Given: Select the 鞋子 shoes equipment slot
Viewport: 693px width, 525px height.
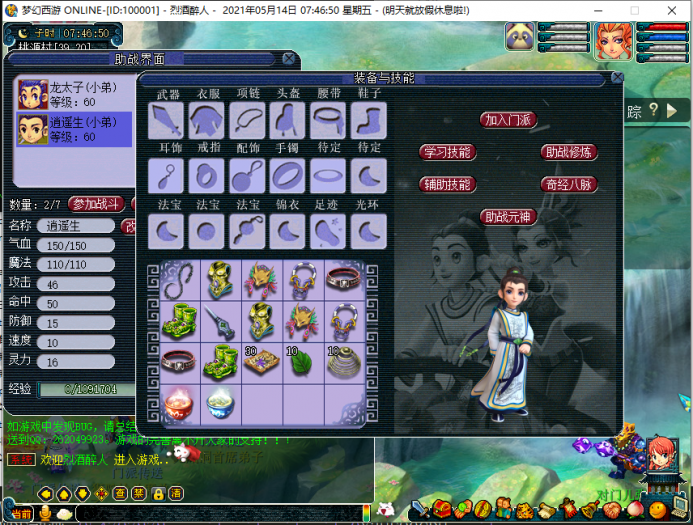Looking at the screenshot, I should coord(369,120).
